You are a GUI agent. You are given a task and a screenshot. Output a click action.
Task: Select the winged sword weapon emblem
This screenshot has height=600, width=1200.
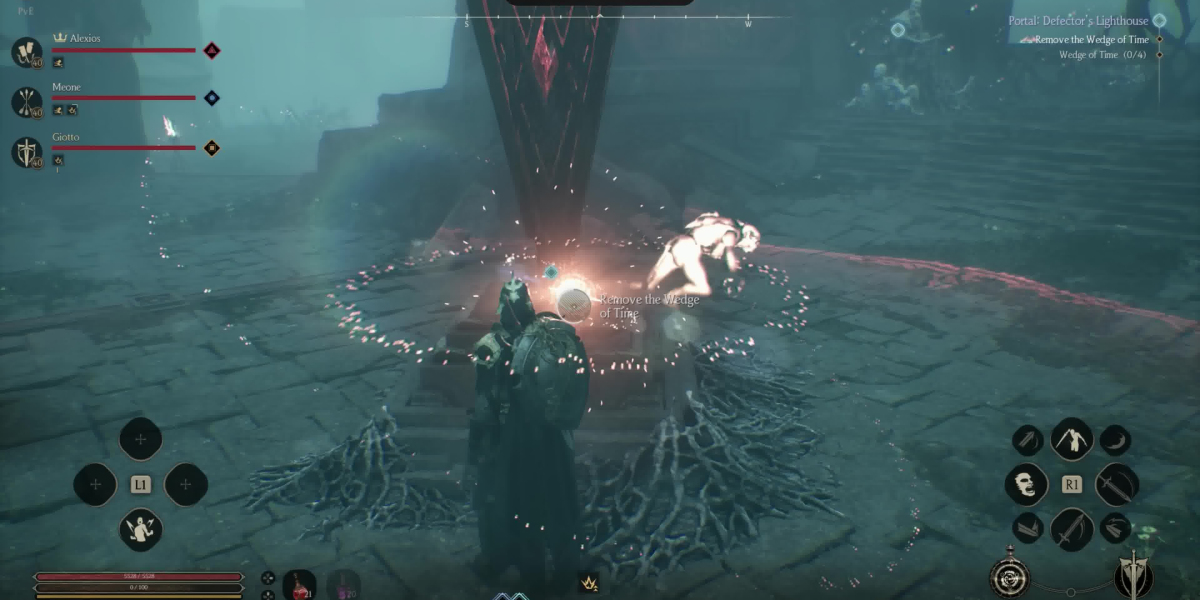click(1134, 575)
